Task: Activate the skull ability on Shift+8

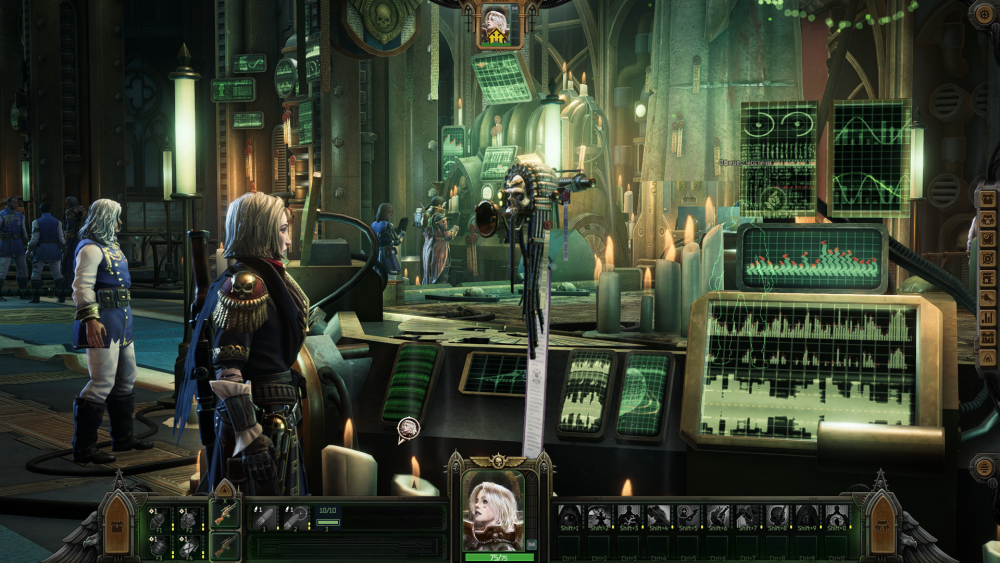Action: coord(777,517)
